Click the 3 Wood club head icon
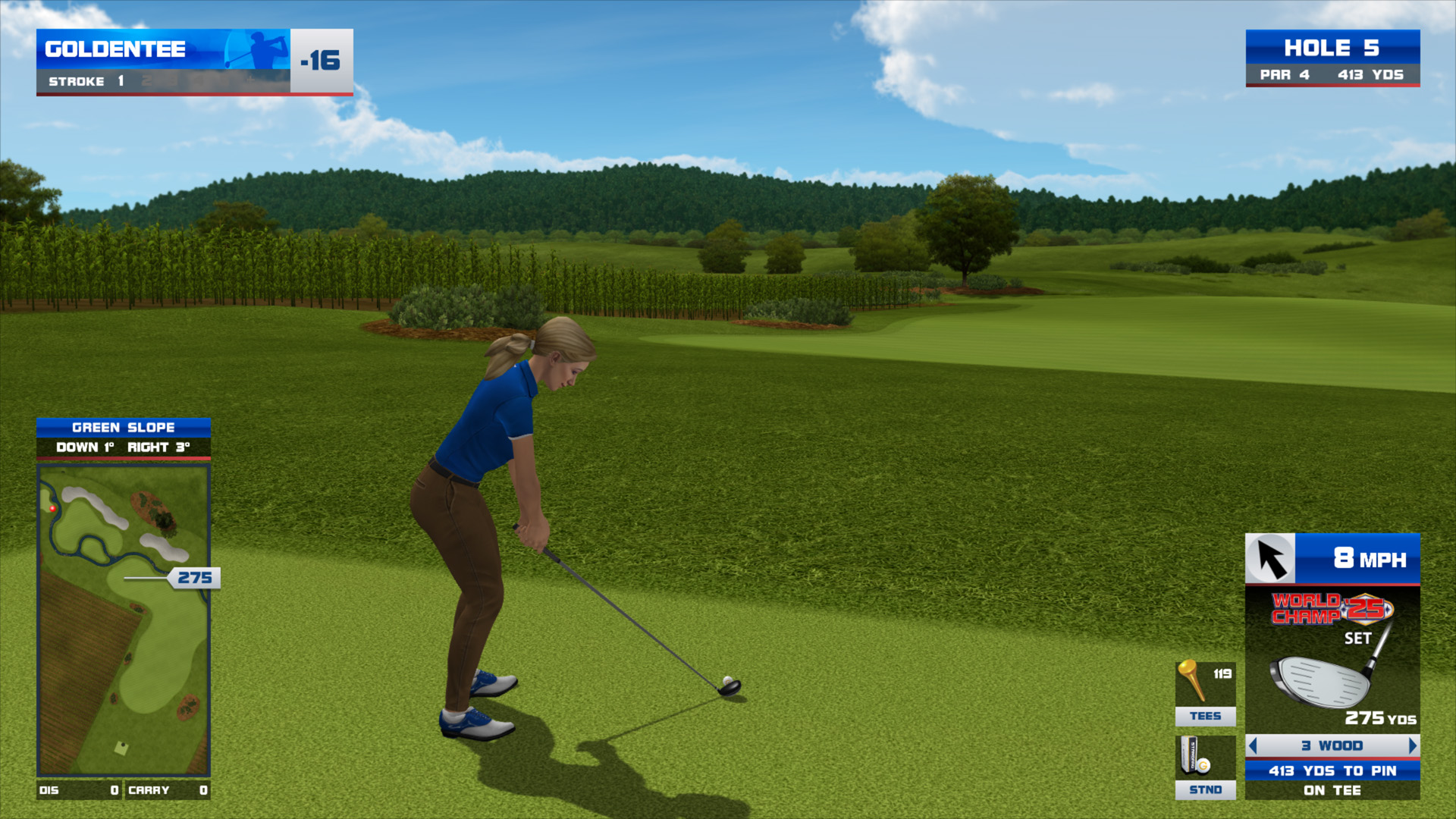 [1323, 679]
